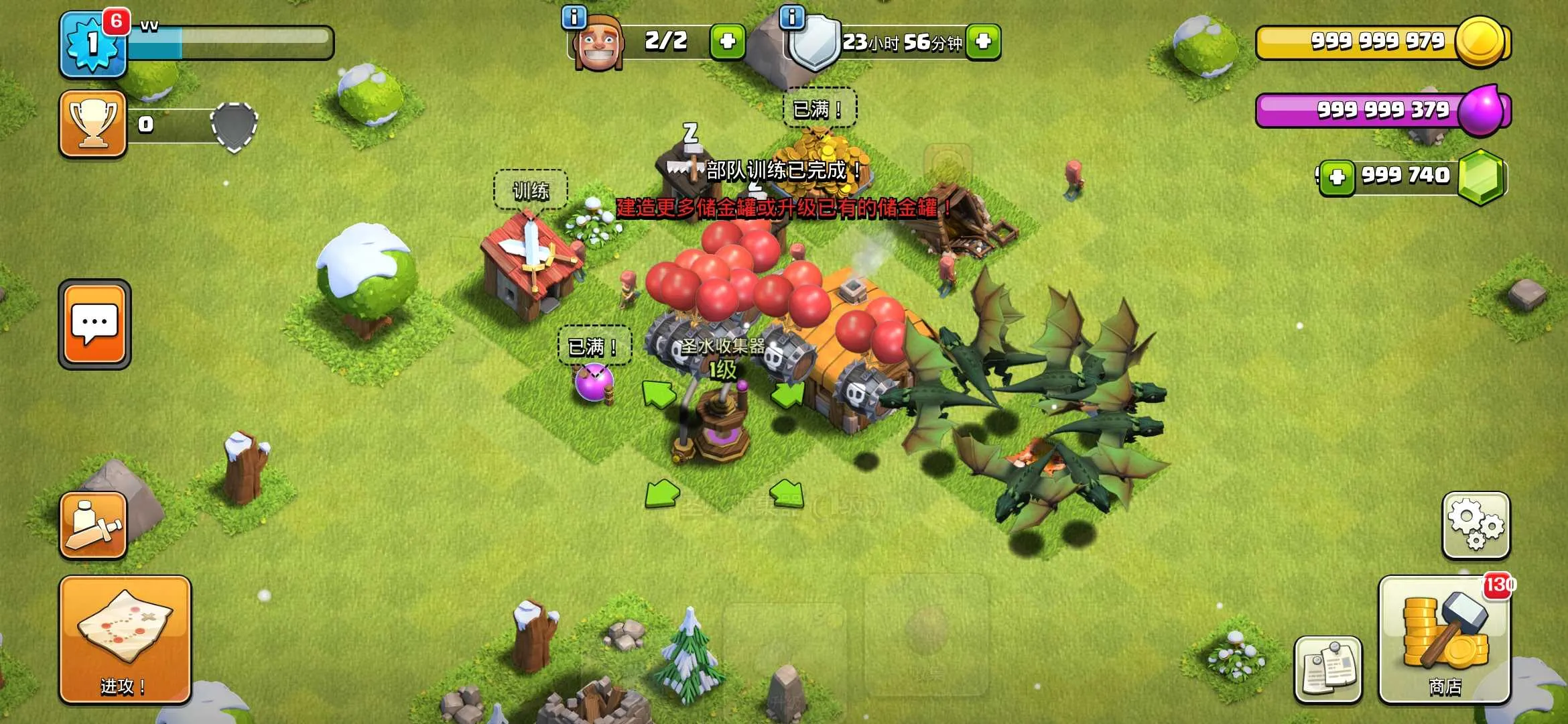This screenshot has width=1568, height=724.
Task: Click the pink elixir drop icon
Action: click(x=1481, y=111)
